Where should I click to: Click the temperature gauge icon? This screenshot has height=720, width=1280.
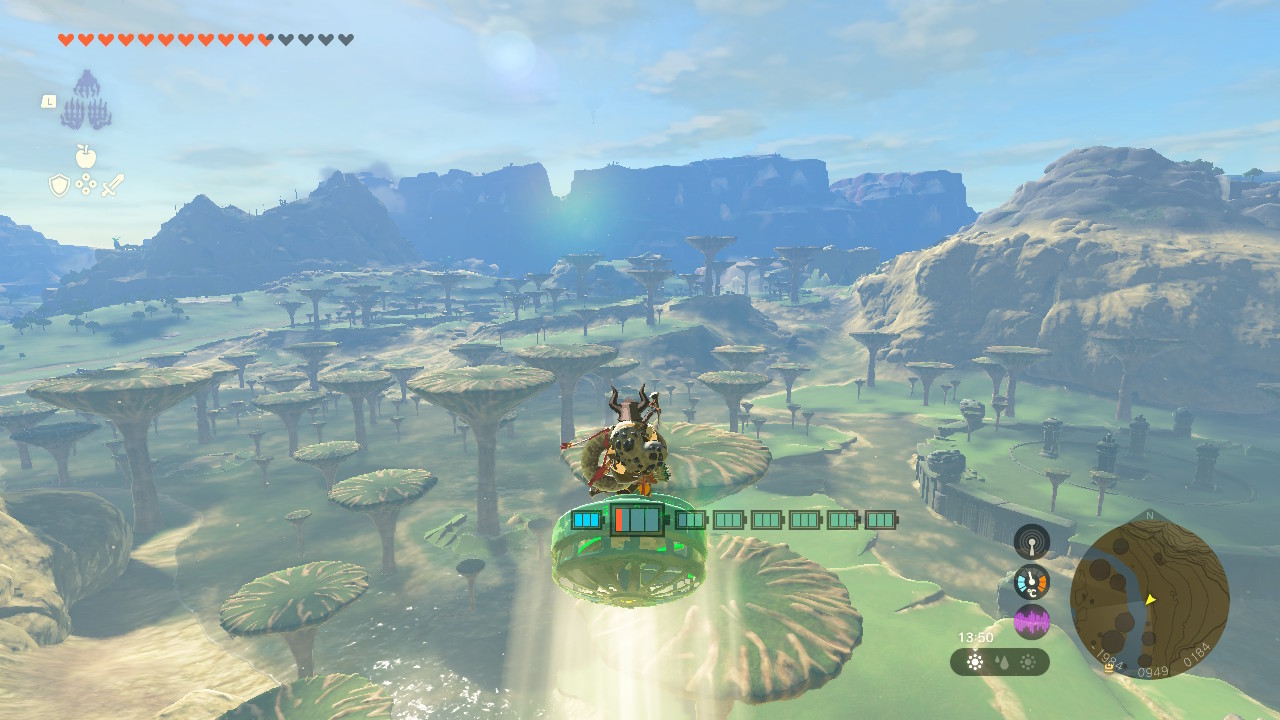(1031, 582)
